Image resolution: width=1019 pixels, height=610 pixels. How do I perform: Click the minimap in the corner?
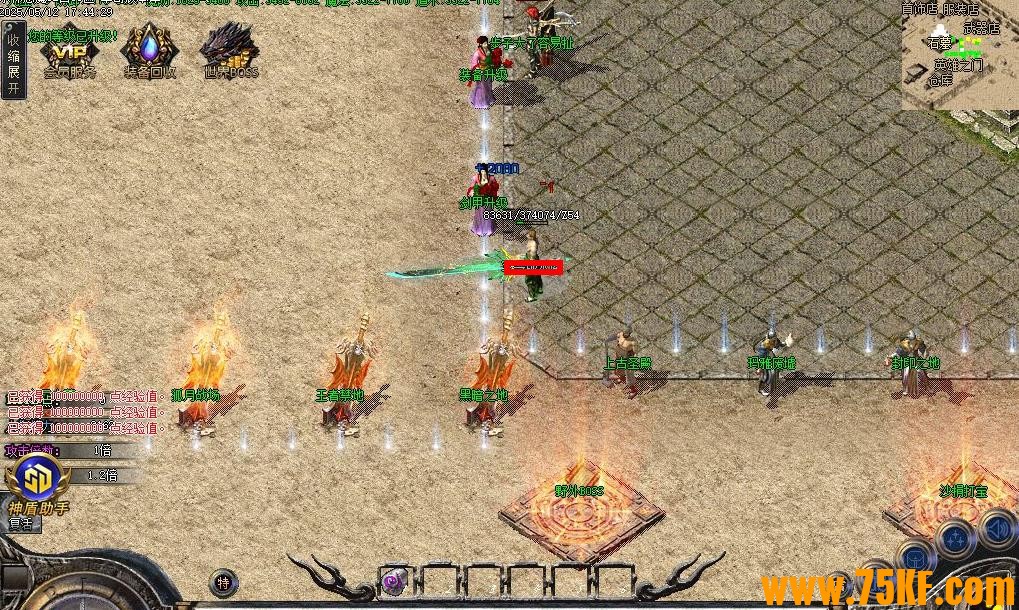click(959, 55)
